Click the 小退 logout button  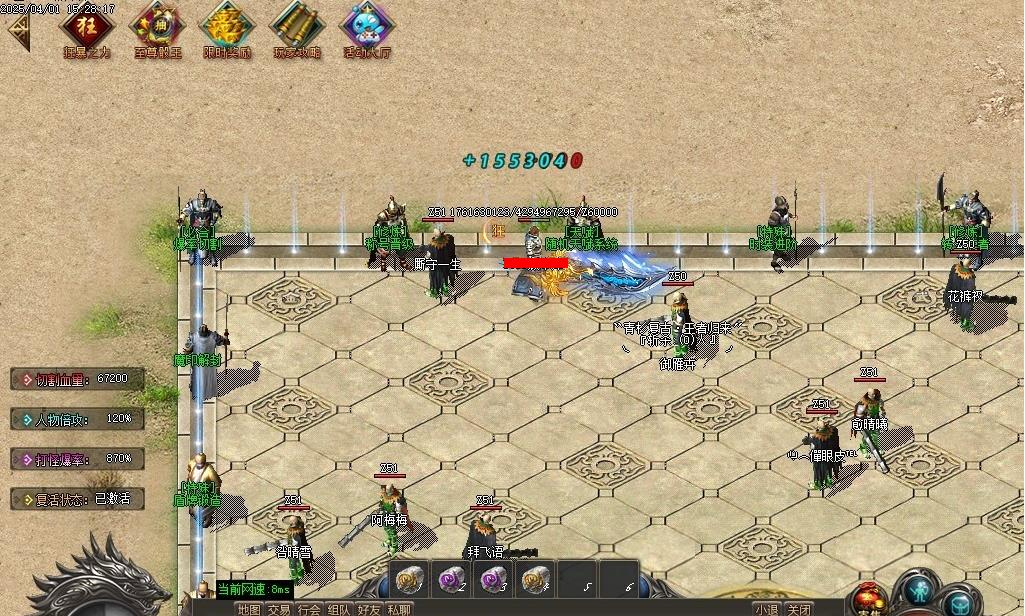coord(767,609)
